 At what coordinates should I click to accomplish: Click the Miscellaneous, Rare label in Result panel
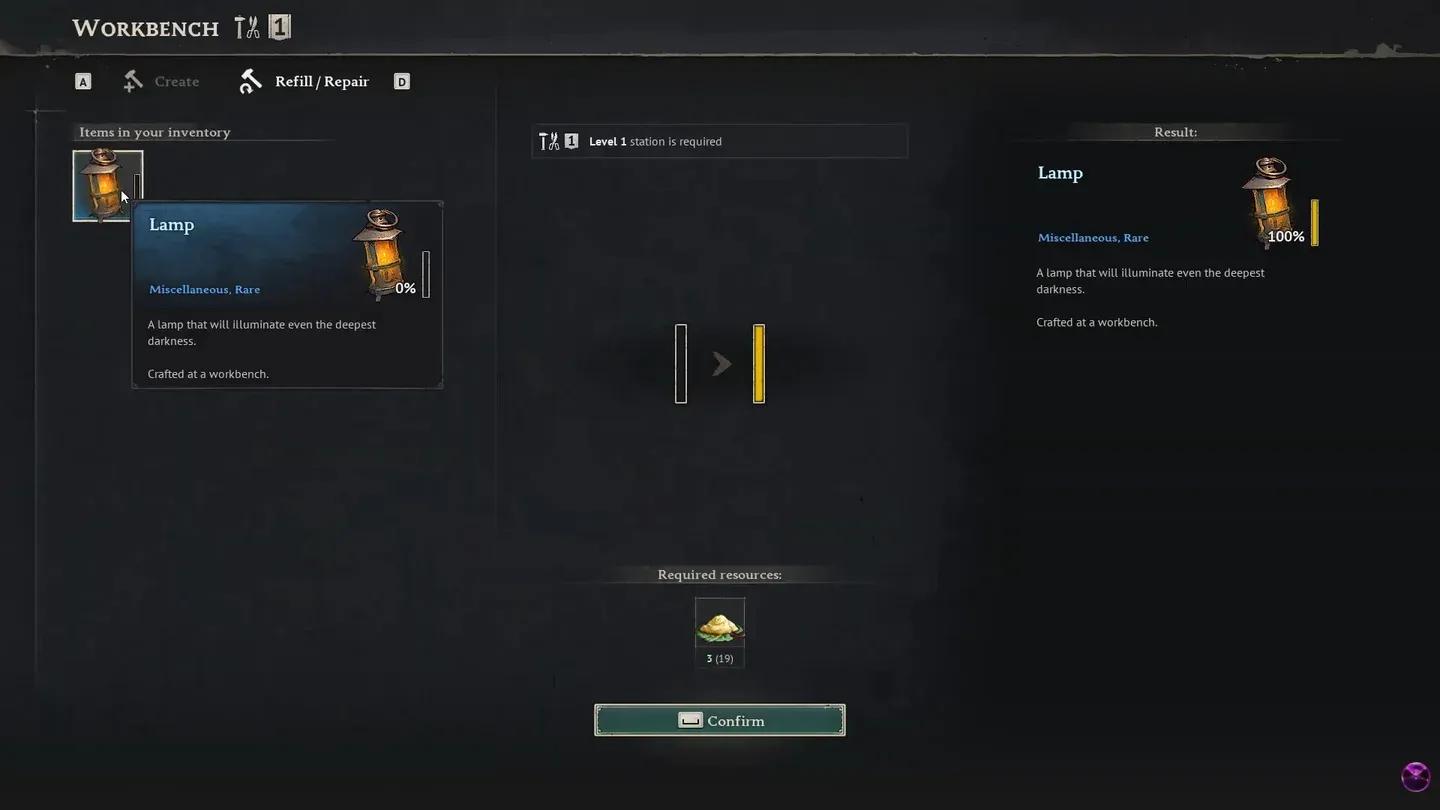pos(1092,237)
